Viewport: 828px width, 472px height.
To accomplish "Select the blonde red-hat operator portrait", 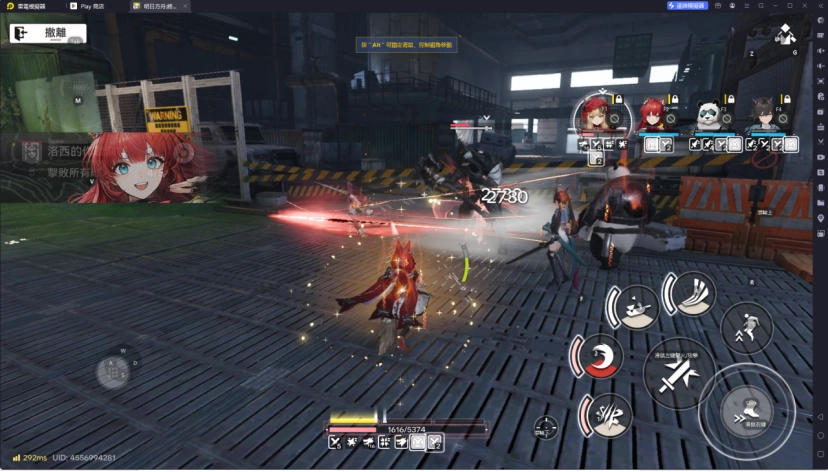I will click(x=596, y=116).
